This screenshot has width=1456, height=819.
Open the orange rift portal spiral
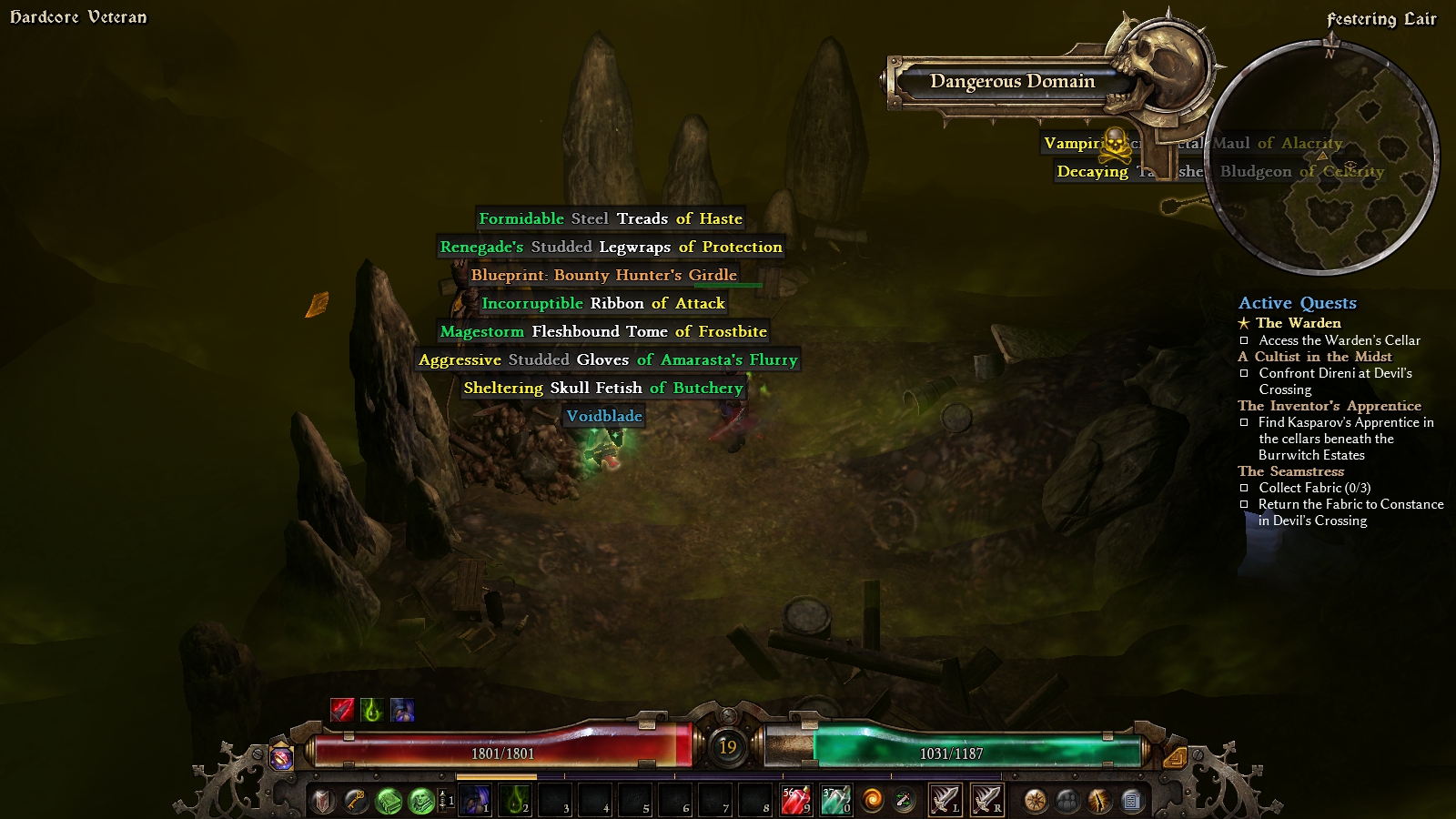872,801
